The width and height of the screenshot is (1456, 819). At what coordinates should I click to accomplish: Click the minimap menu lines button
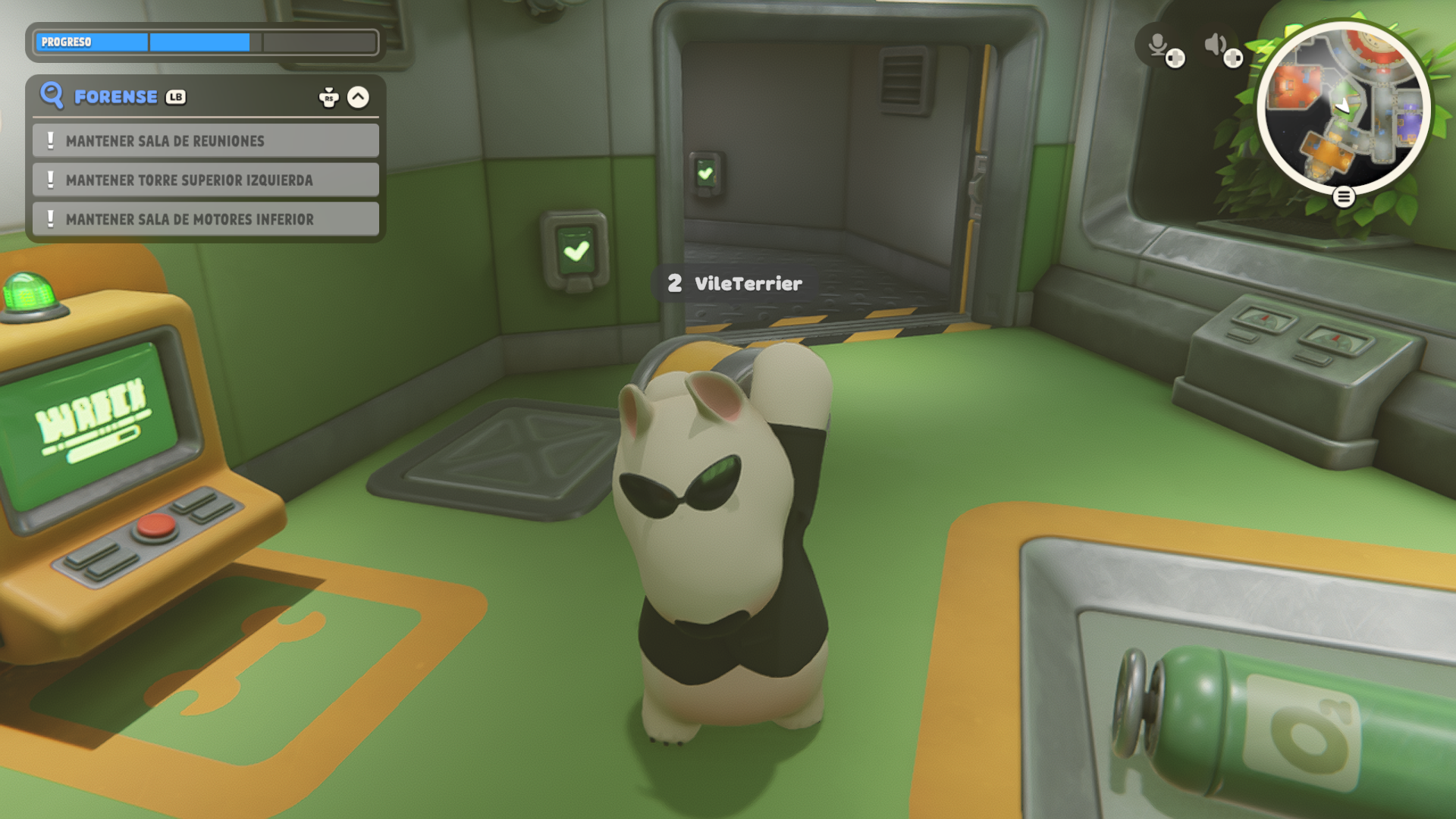coord(1344,197)
